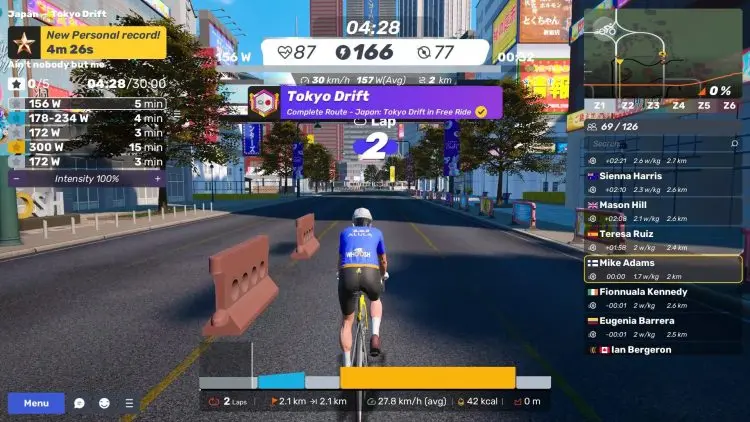
Task: Select the 178-234 W workout block
Action: pos(87,118)
